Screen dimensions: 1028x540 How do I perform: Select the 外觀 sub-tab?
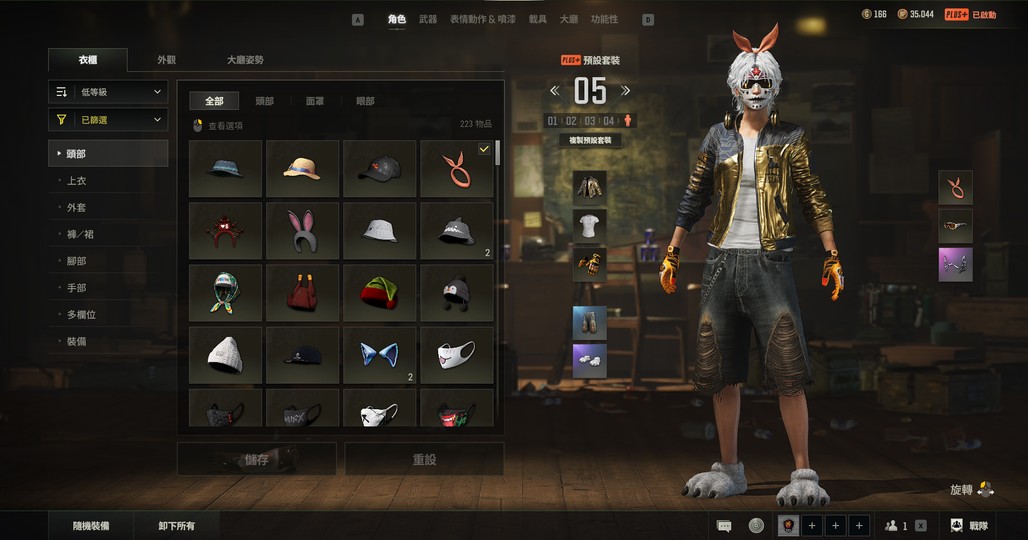pyautogui.click(x=166, y=60)
